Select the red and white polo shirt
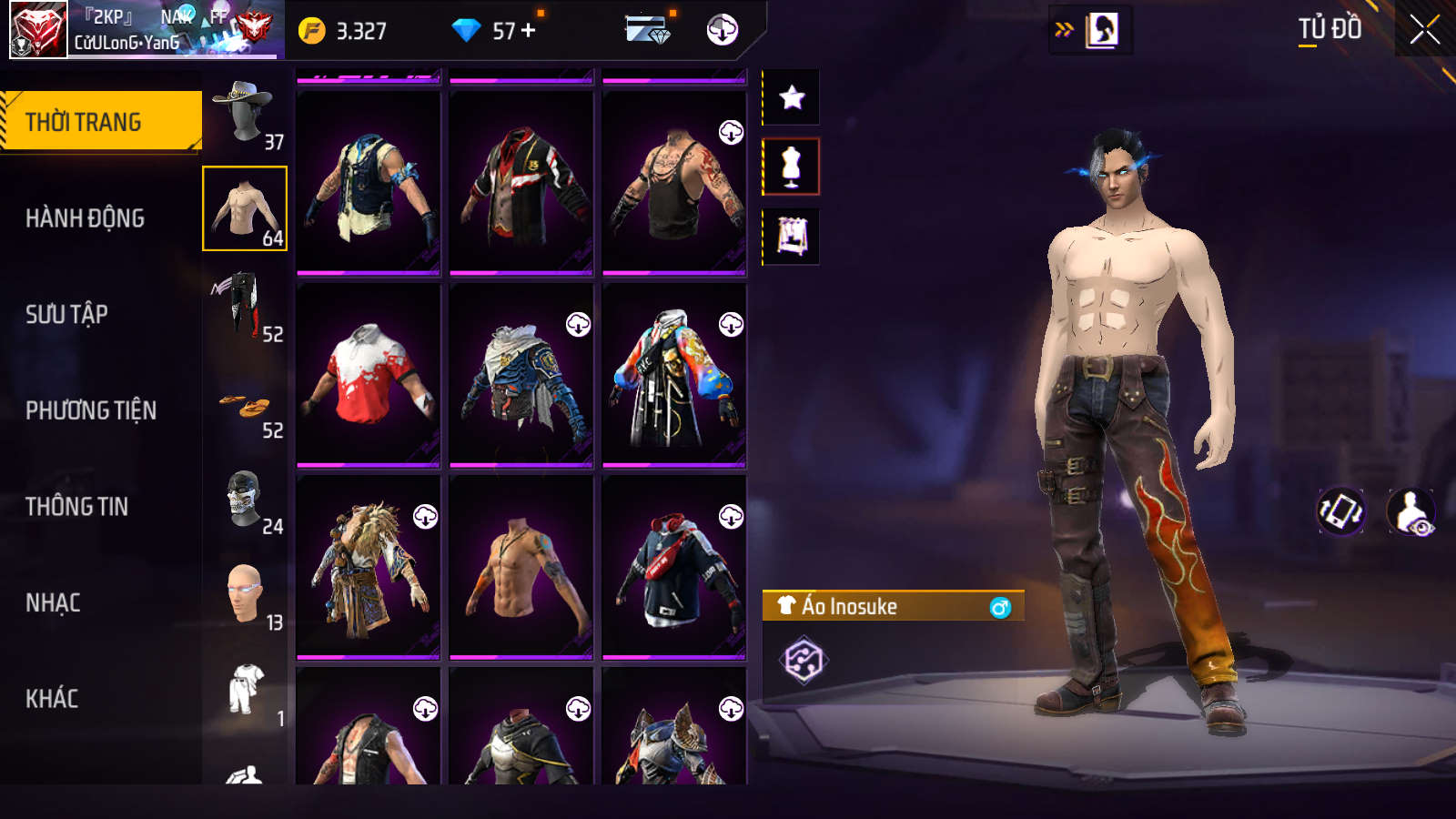Screen dimensions: 1456x819 coord(369,374)
